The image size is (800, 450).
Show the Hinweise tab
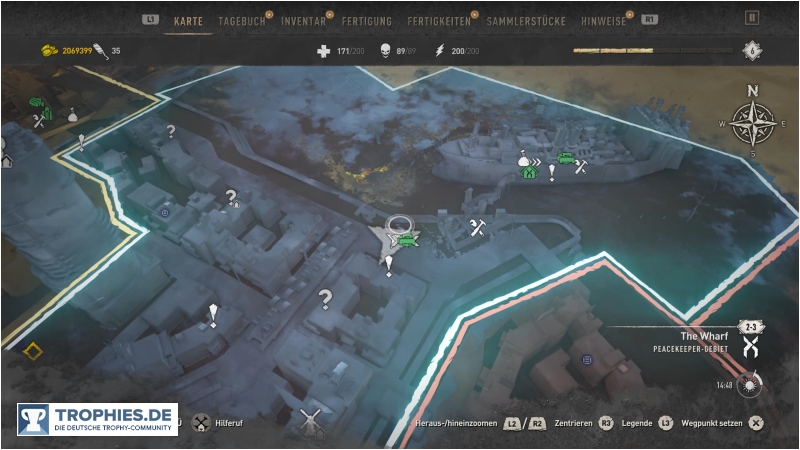tap(605, 20)
